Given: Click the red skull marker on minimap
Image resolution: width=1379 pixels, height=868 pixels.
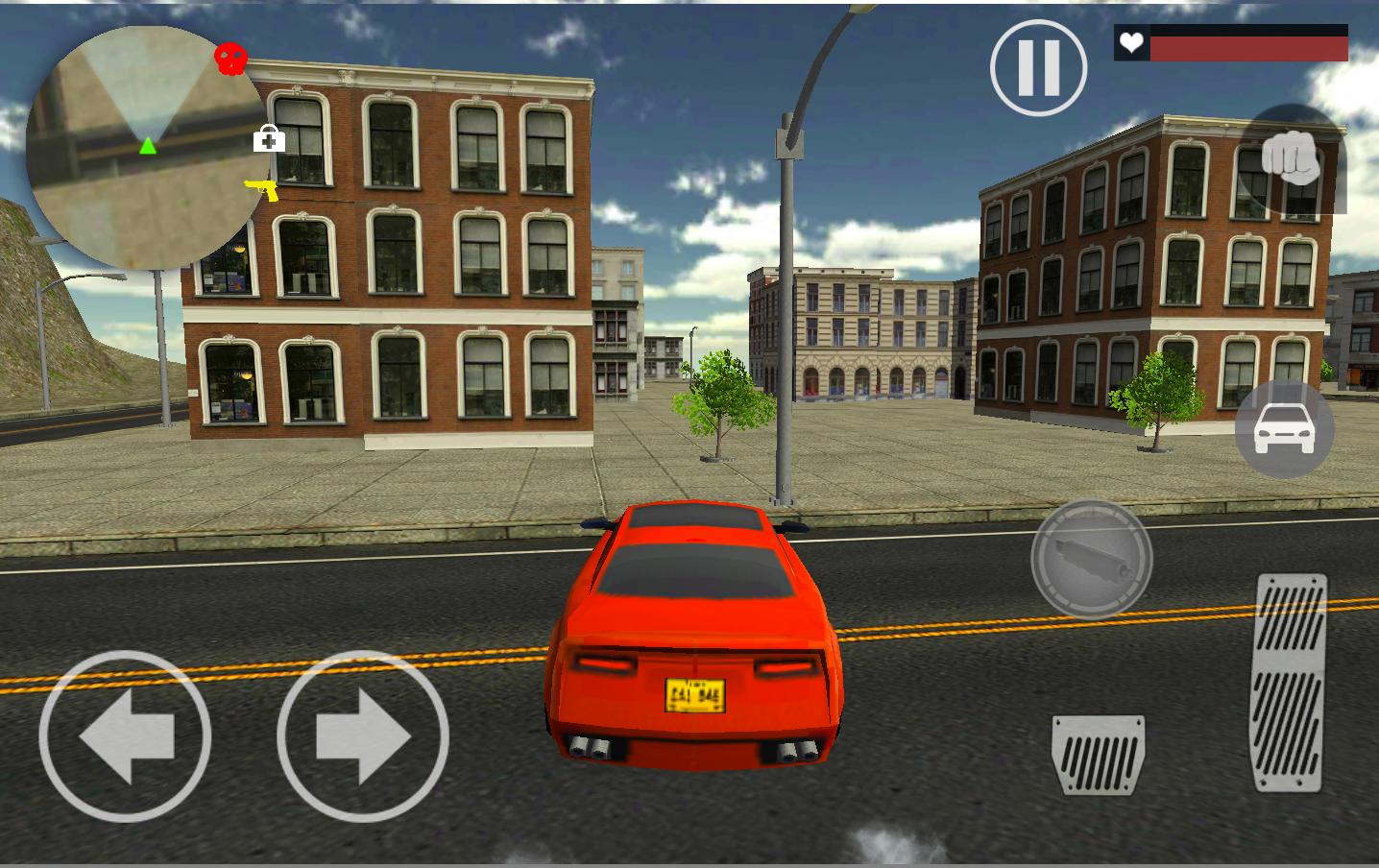Looking at the screenshot, I should point(230,60).
